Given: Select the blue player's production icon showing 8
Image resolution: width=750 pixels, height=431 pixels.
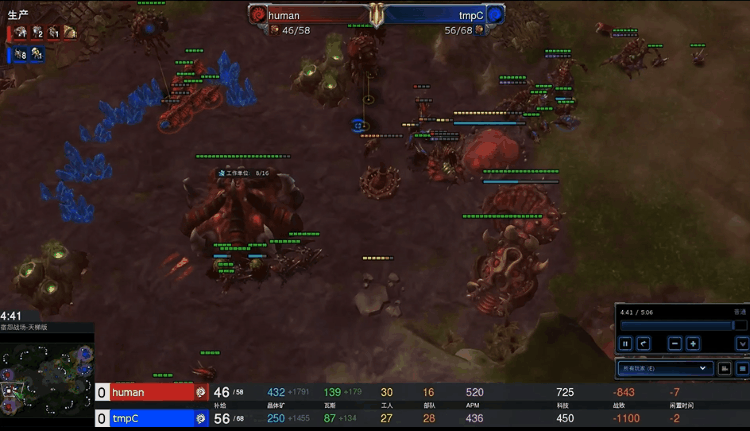Looking at the screenshot, I should click(20, 55).
